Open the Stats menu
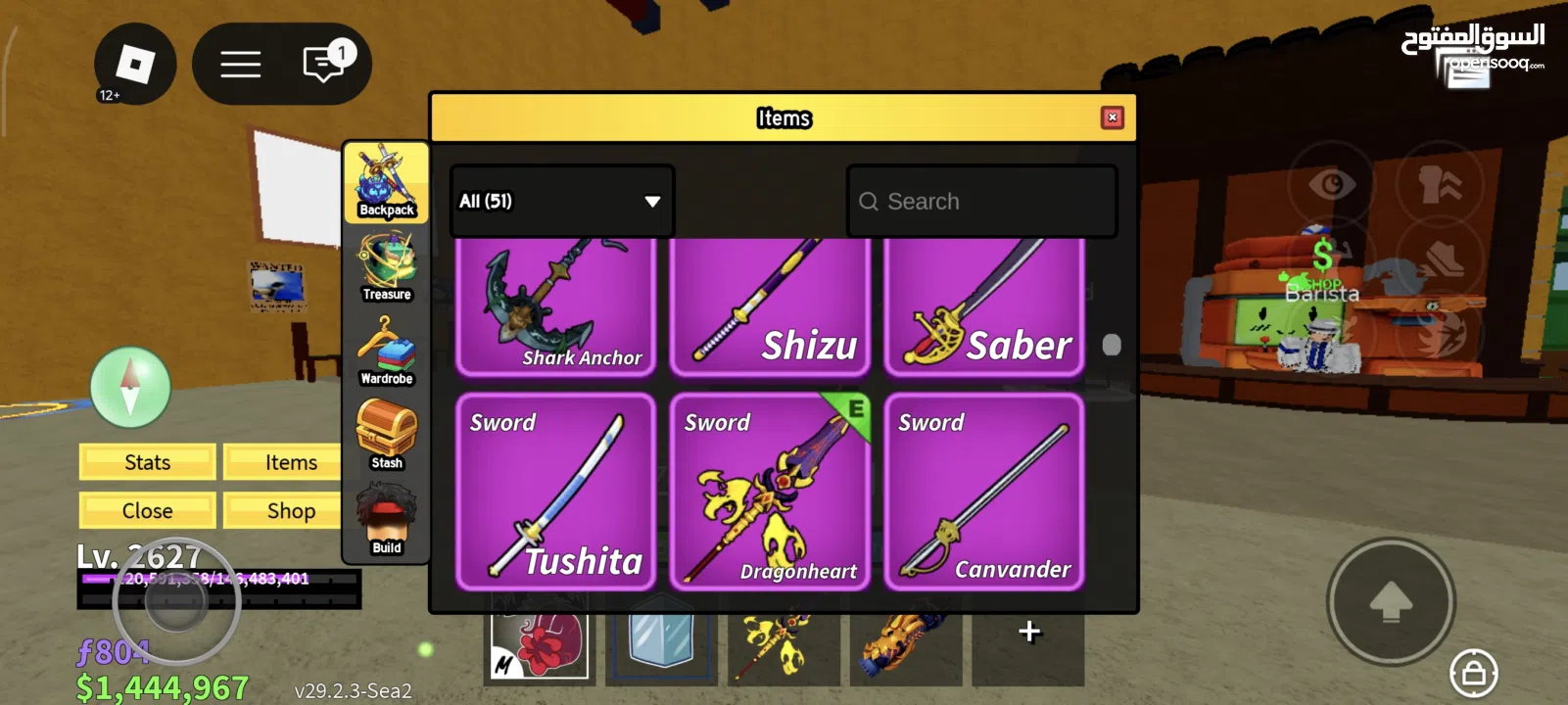Screen dimensions: 1568x705 click(147, 462)
